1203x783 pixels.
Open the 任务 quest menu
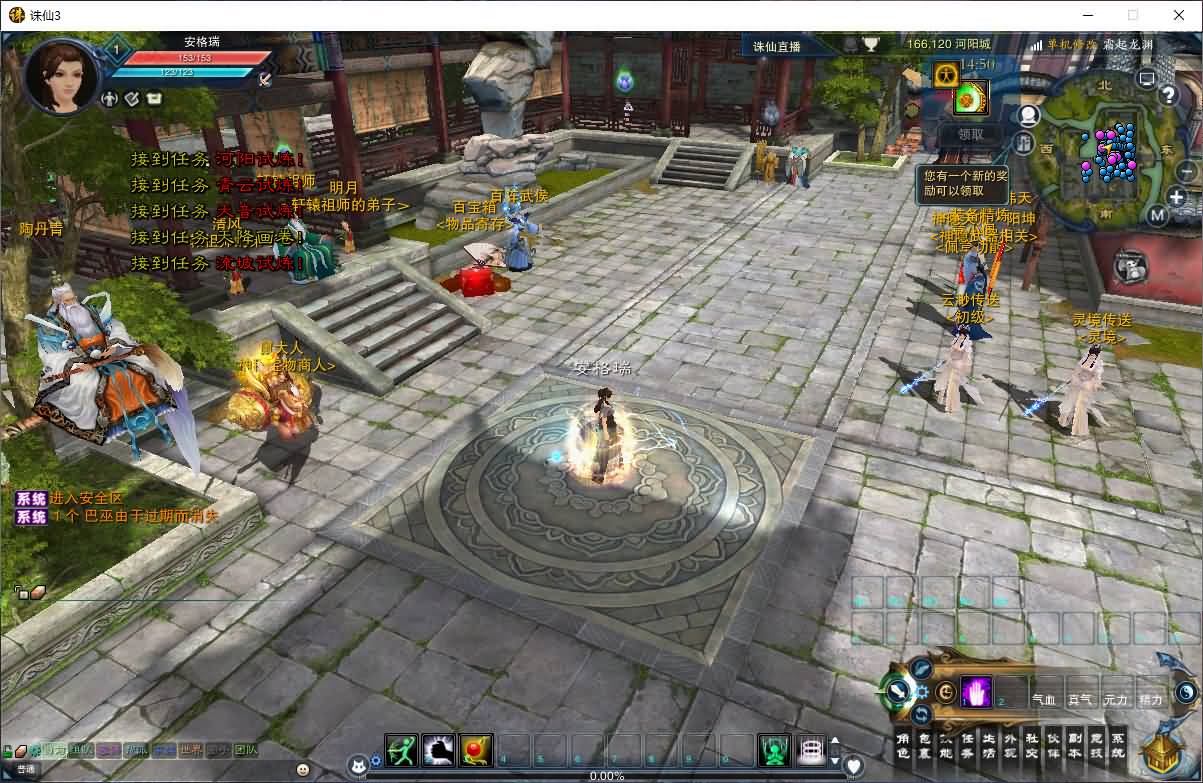[x=967, y=745]
